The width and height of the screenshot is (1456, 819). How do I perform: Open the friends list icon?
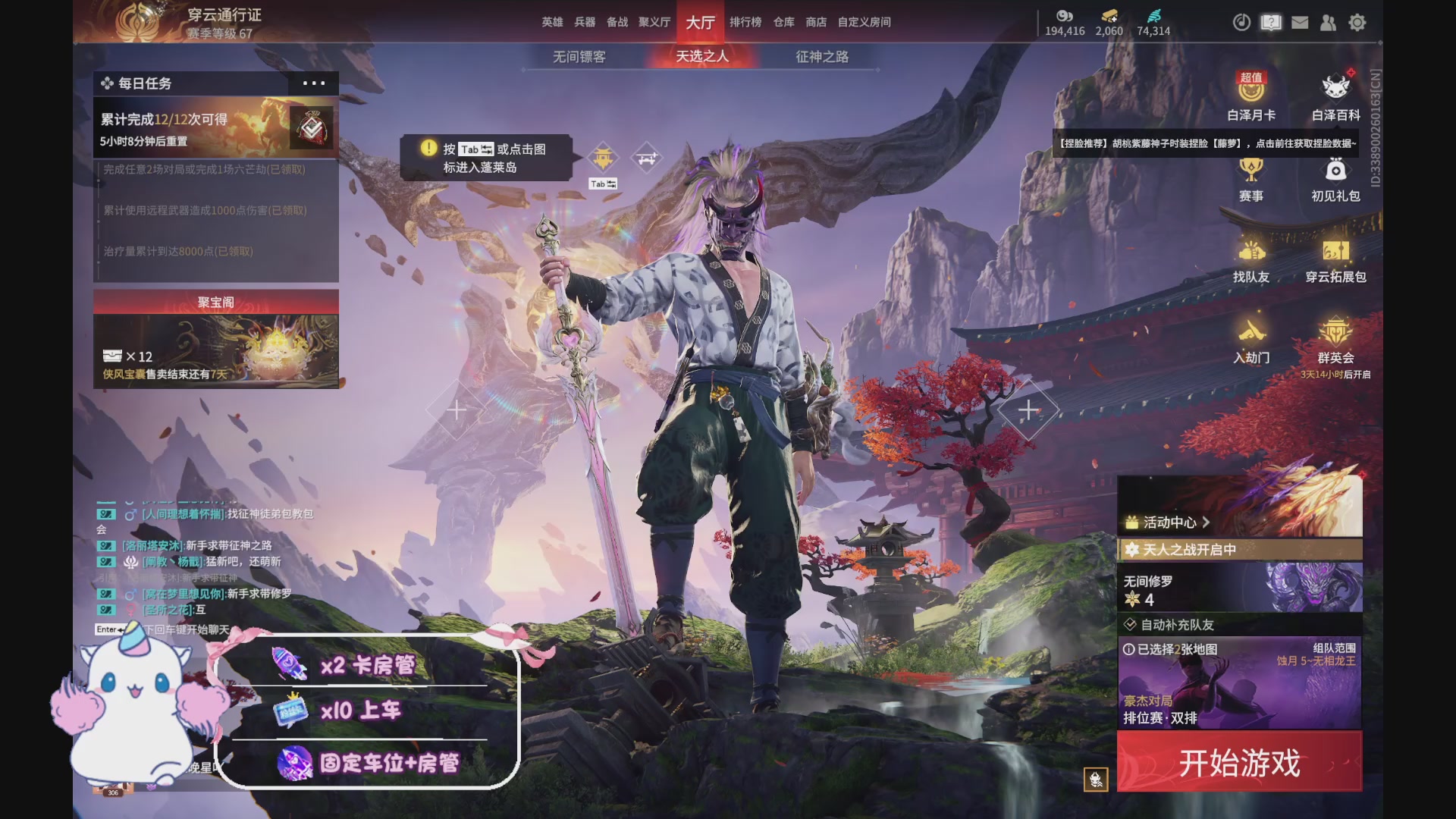(x=1328, y=23)
